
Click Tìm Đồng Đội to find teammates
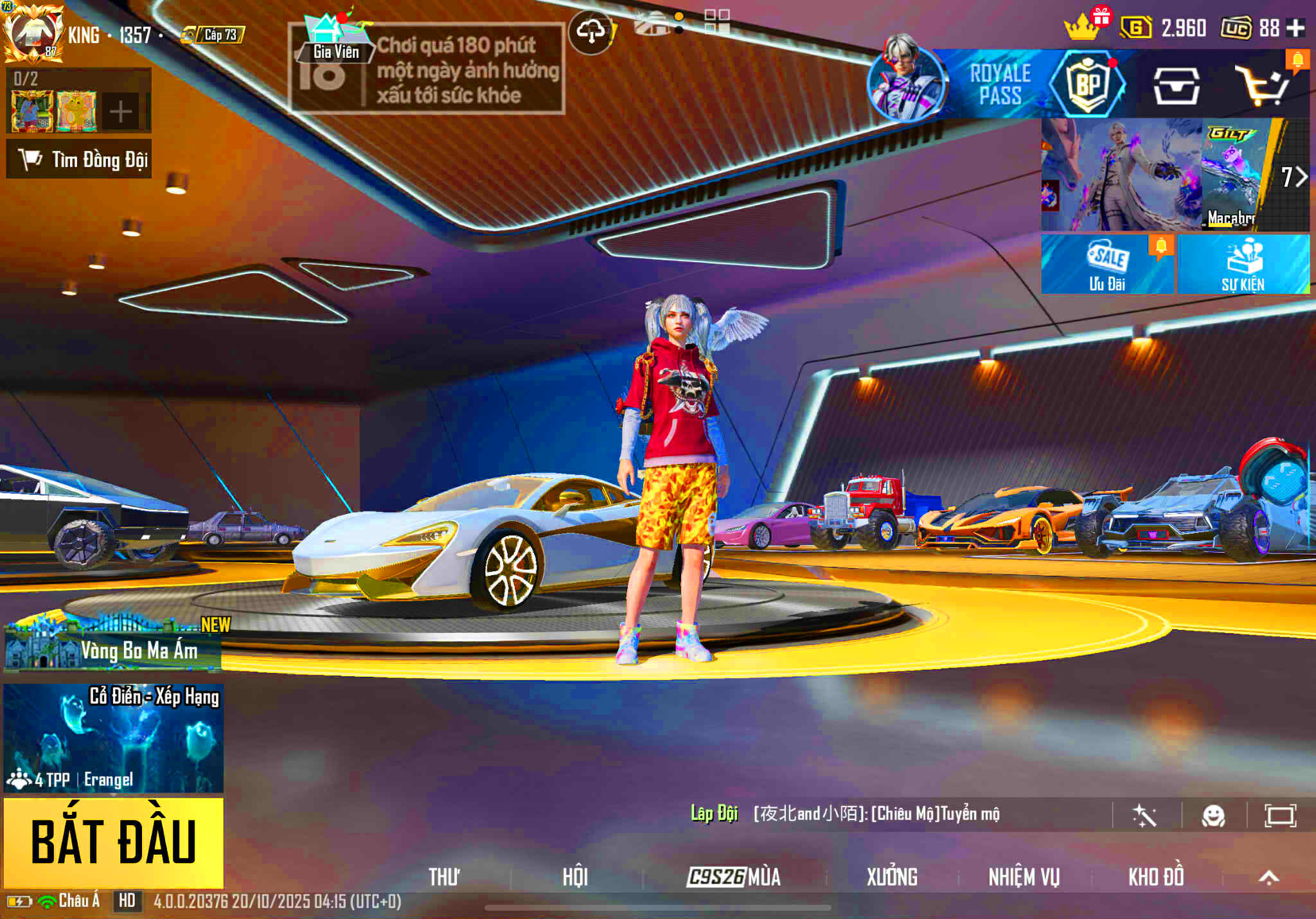tap(79, 159)
